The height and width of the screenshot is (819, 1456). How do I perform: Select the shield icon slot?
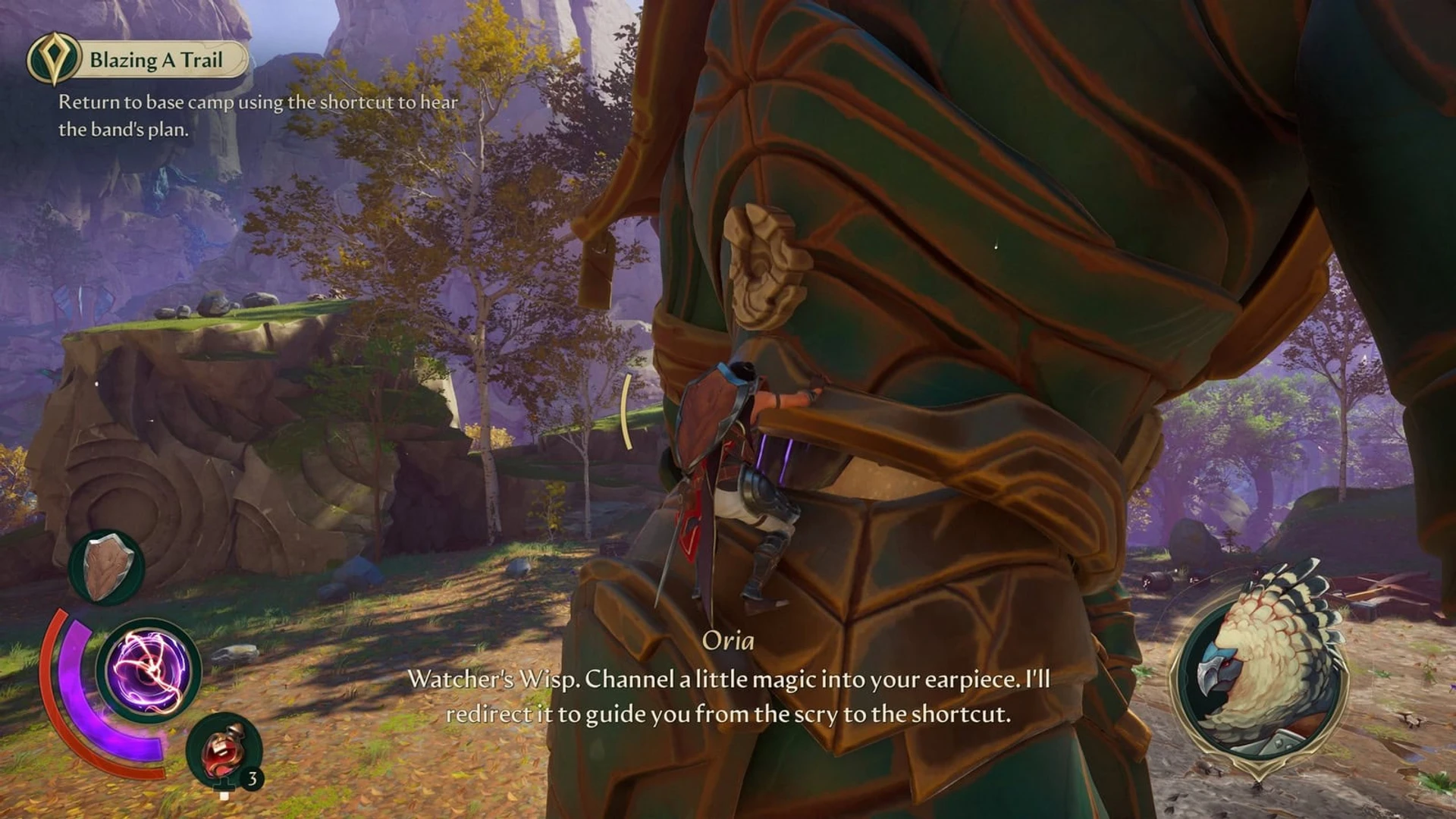(107, 567)
